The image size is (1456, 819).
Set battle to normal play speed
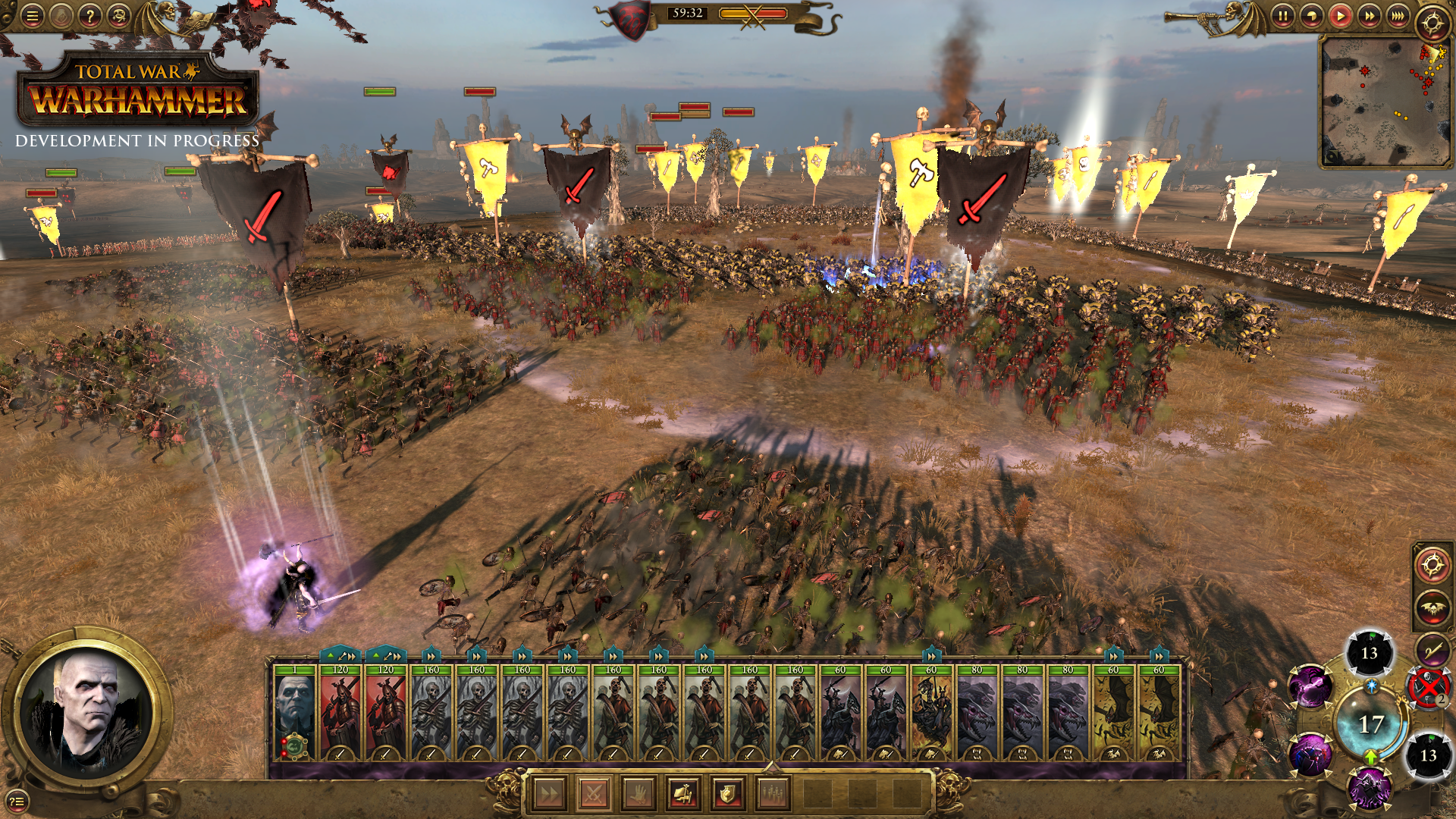point(1340,16)
